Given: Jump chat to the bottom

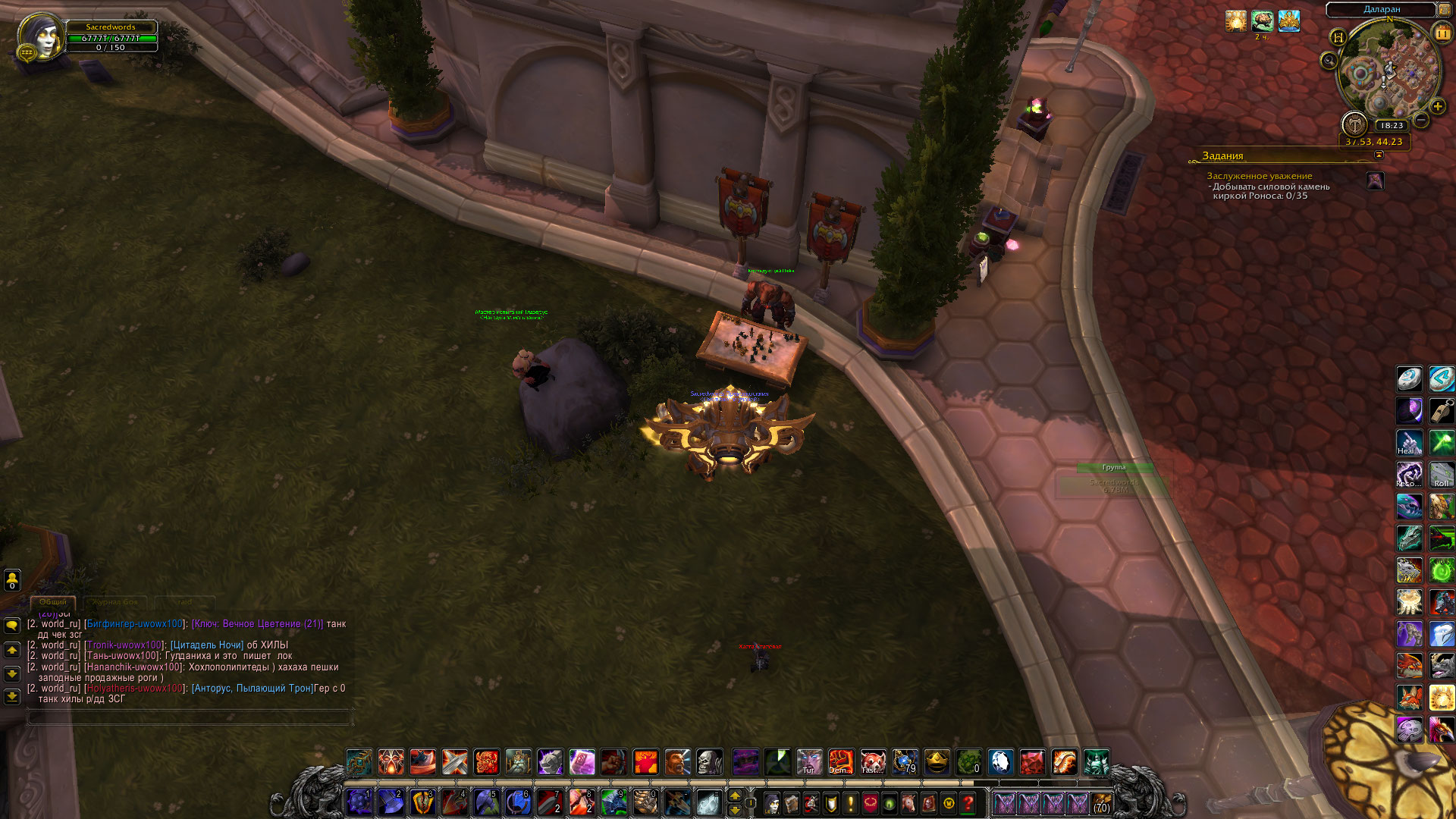Looking at the screenshot, I should click(12, 696).
